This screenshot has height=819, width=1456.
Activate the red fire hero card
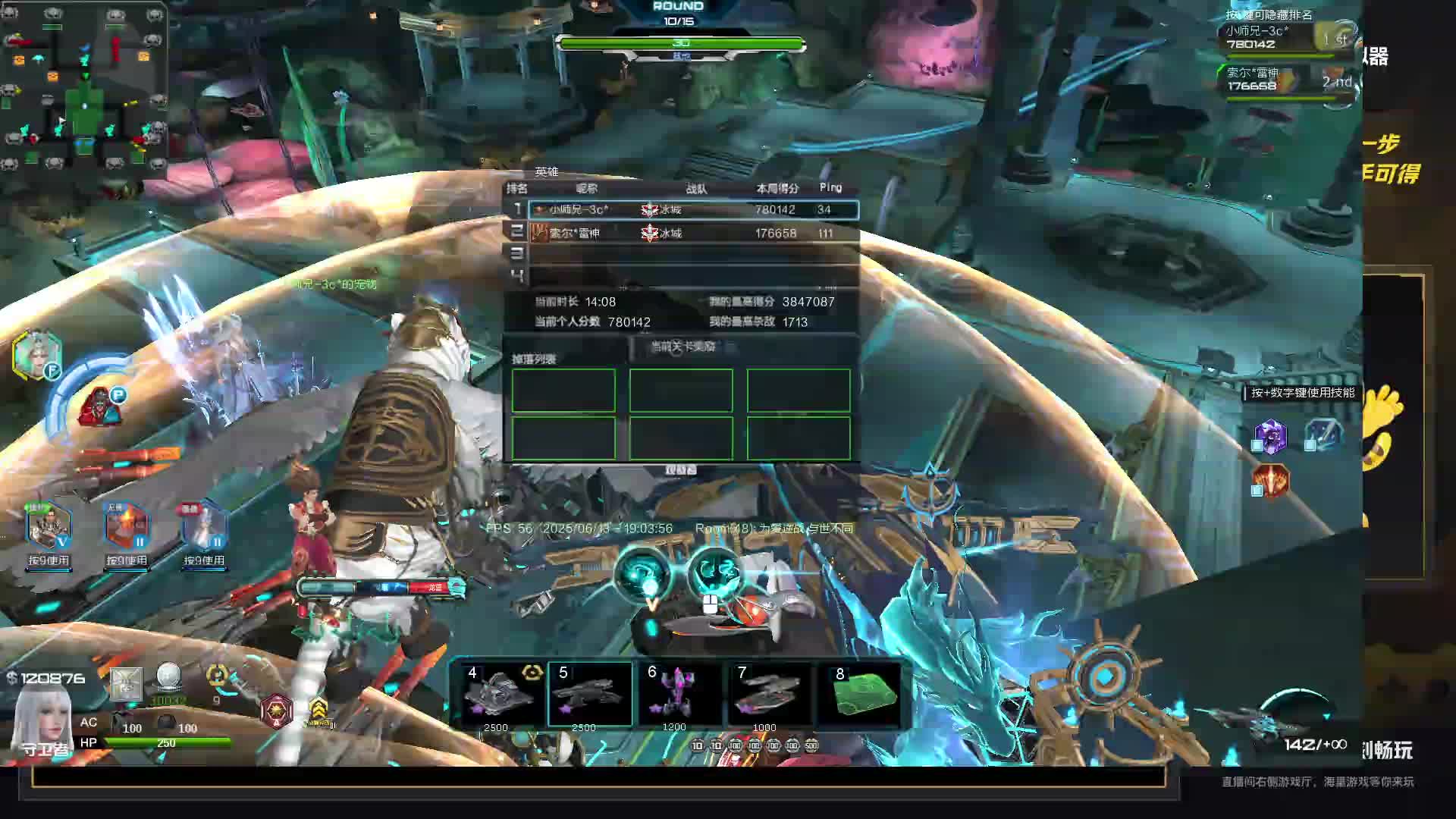click(x=127, y=526)
